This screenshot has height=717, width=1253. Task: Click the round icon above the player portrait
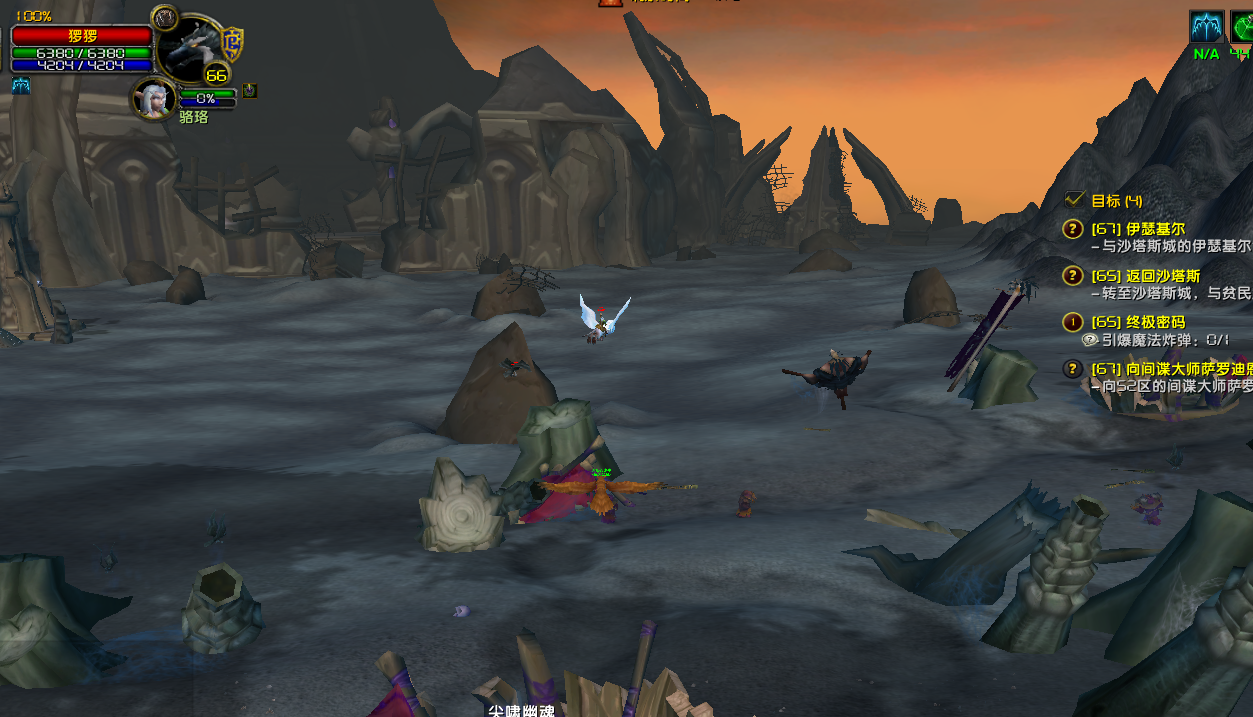coord(164,17)
